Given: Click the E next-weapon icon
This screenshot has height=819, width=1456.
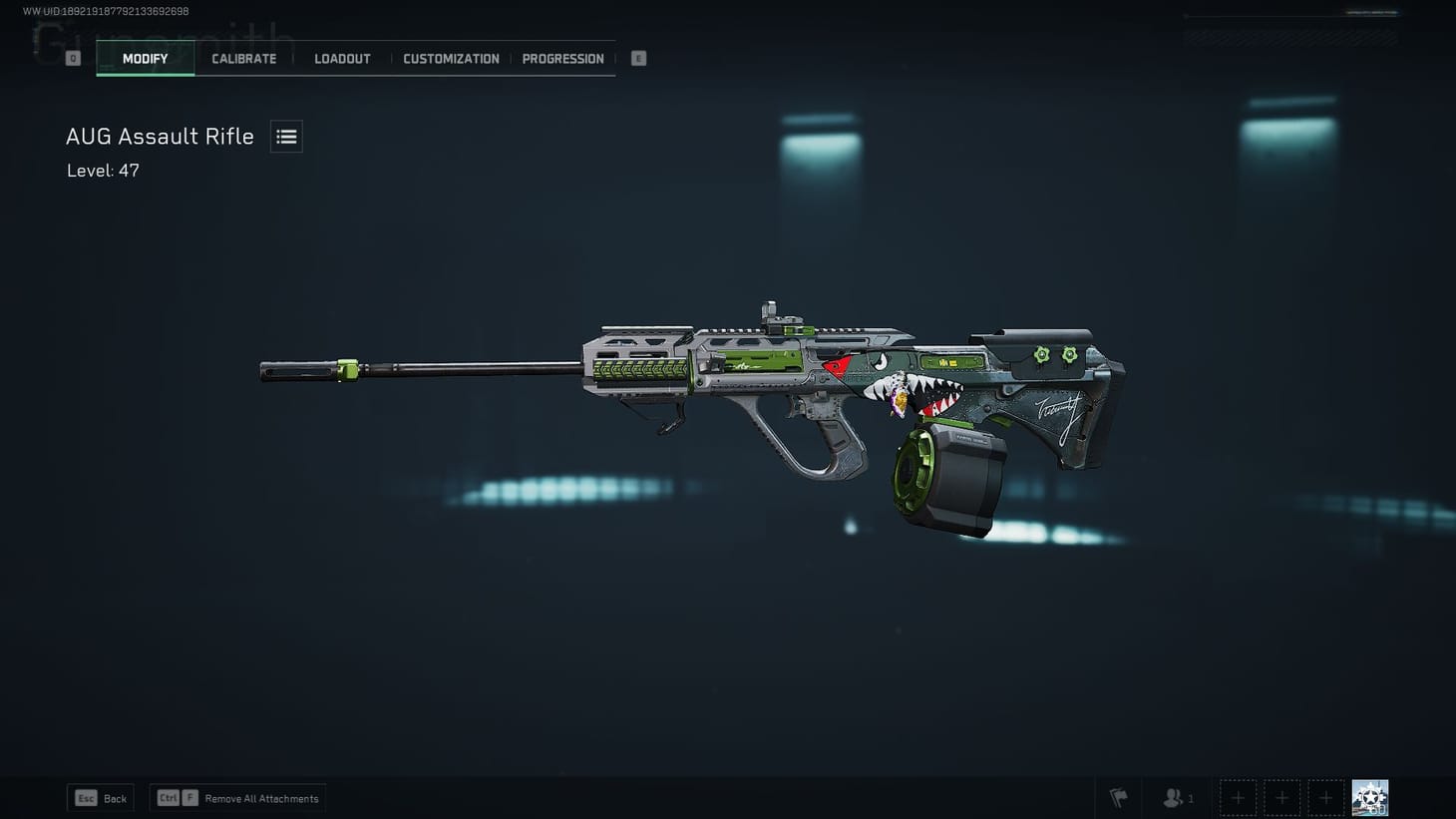Looking at the screenshot, I should pyautogui.click(x=637, y=58).
